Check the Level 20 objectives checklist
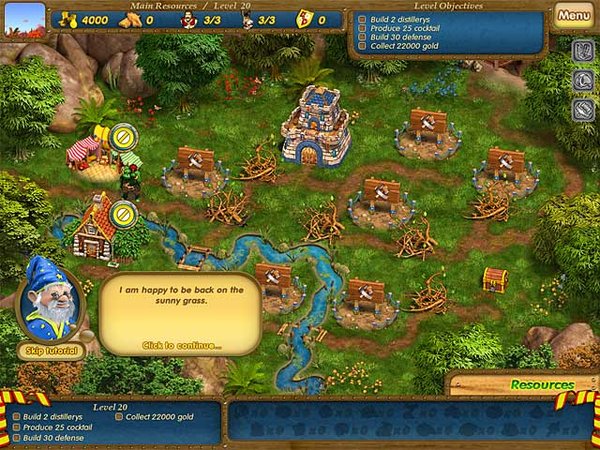Viewport: 600px width, 450px height. click(x=108, y=422)
